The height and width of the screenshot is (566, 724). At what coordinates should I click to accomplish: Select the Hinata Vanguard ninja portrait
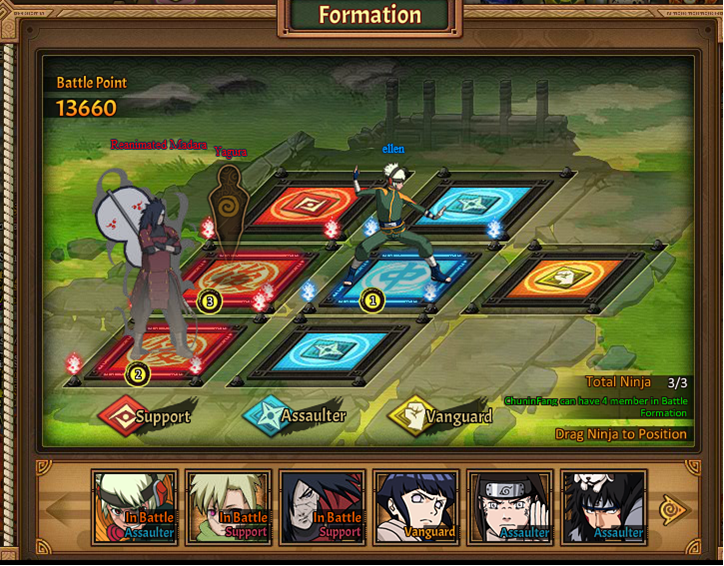coord(416,508)
